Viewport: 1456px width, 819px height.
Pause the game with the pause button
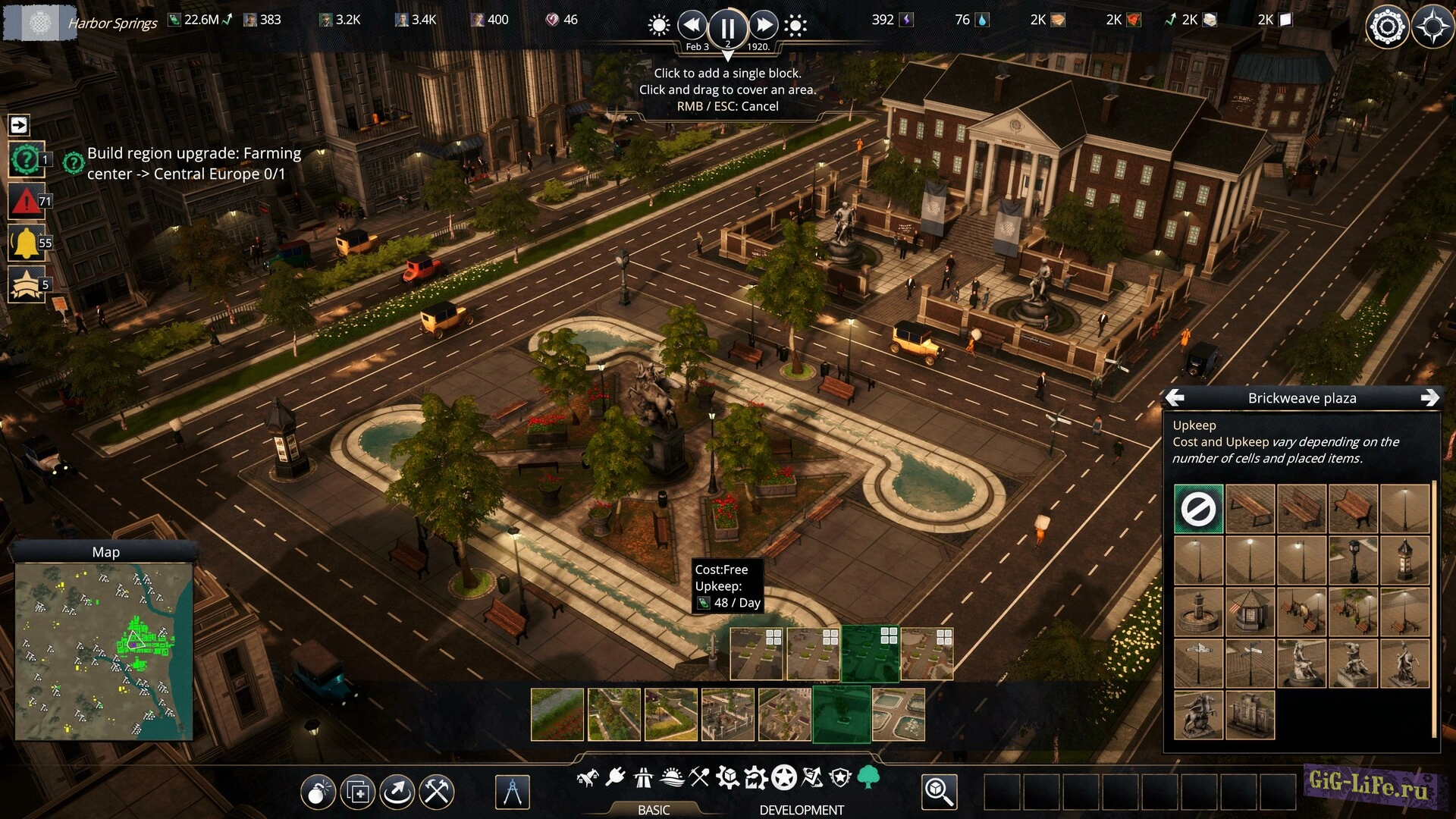727,28
